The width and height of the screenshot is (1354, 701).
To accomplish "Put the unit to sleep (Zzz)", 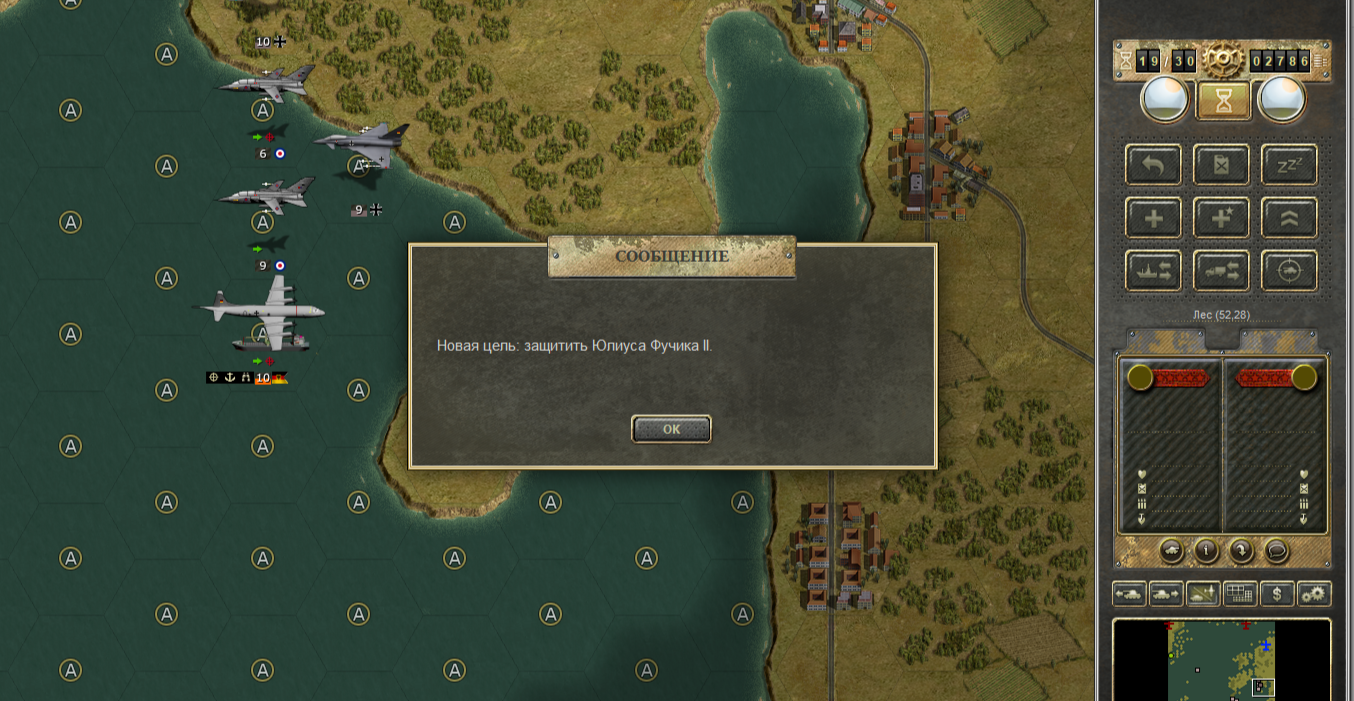I will coord(1289,165).
